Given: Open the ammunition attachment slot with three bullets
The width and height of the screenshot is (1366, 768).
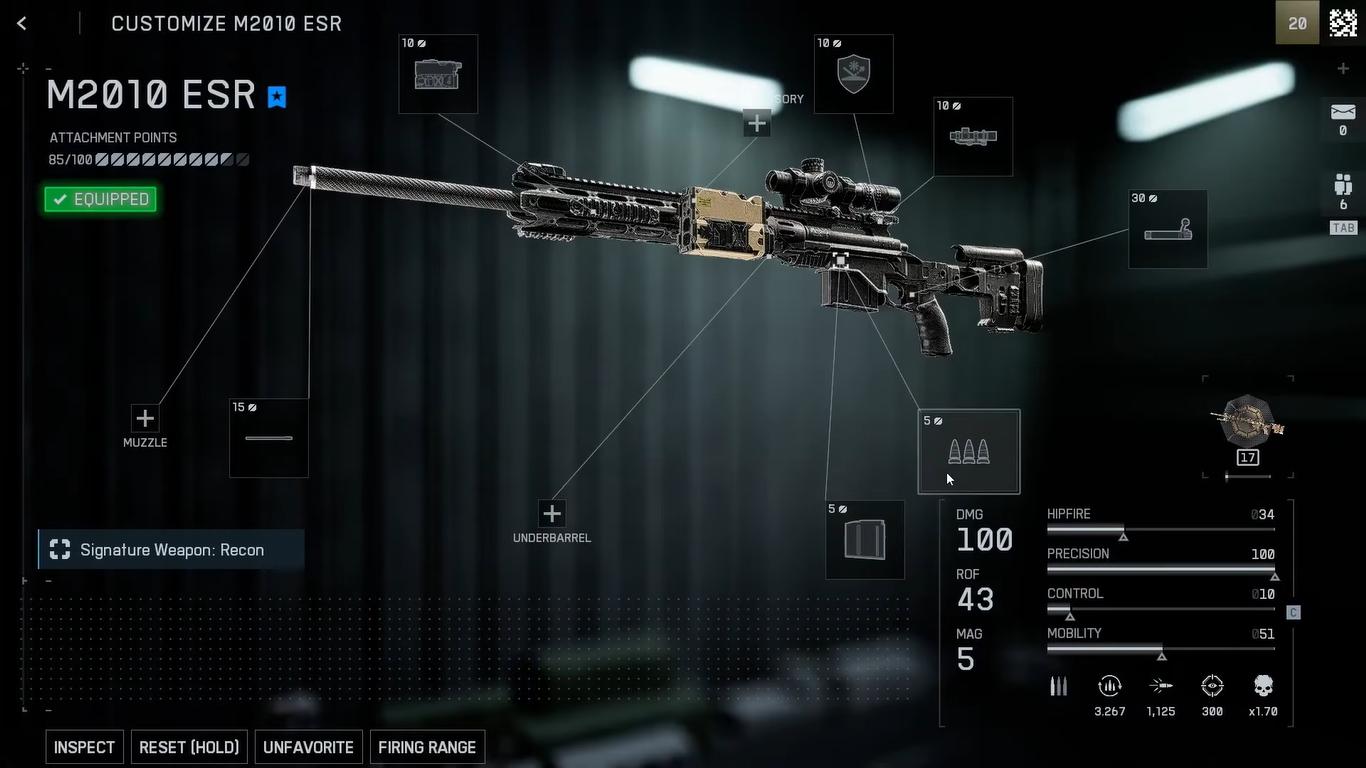Looking at the screenshot, I should [969, 452].
